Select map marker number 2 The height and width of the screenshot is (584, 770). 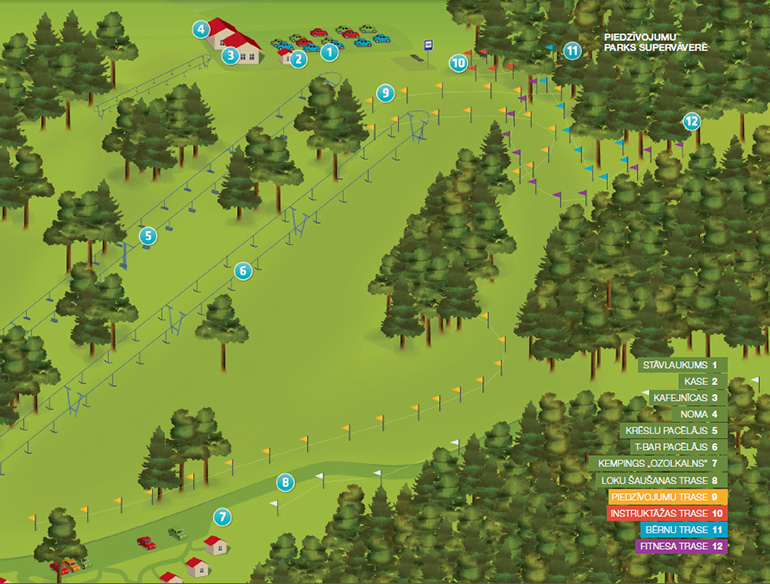[x=297, y=59]
